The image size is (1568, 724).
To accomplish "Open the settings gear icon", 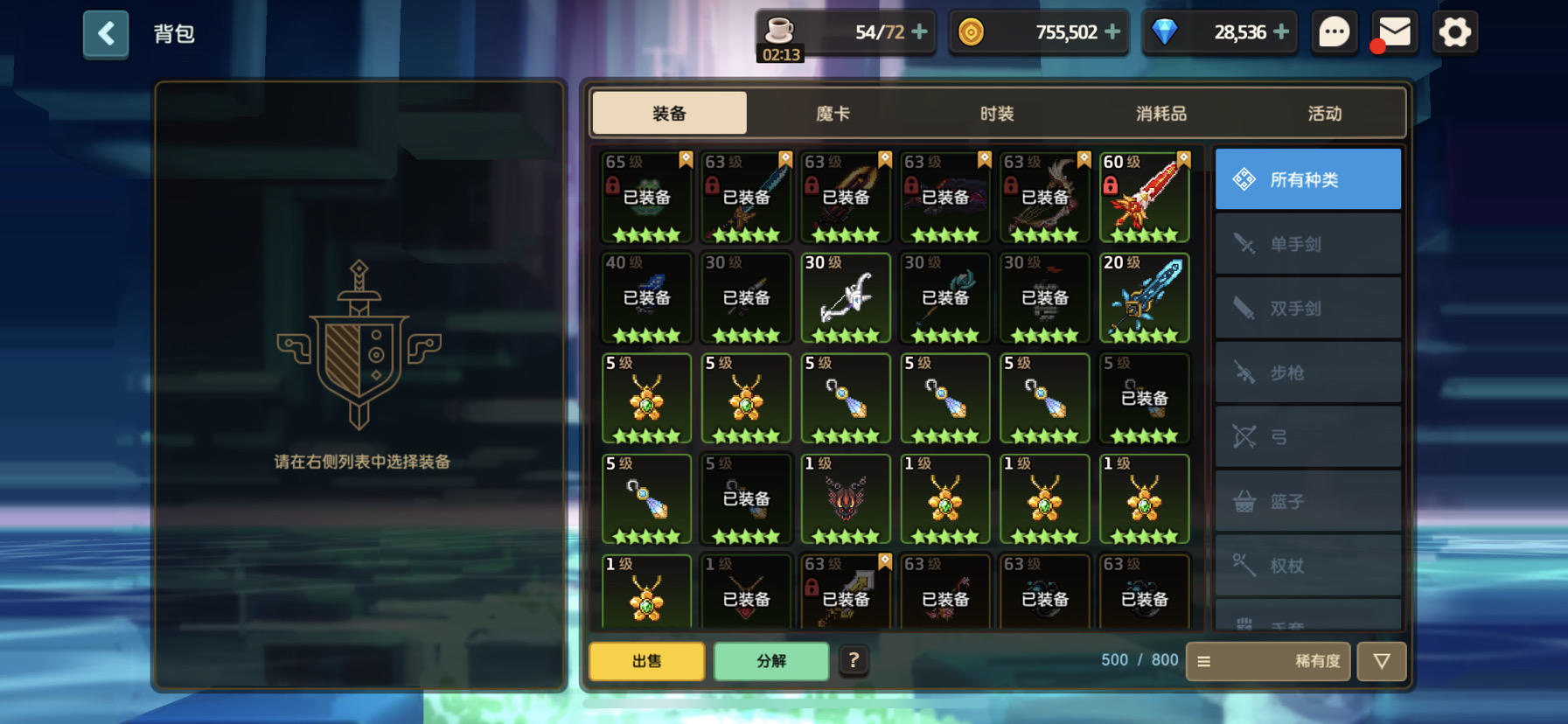I will pos(1454,31).
